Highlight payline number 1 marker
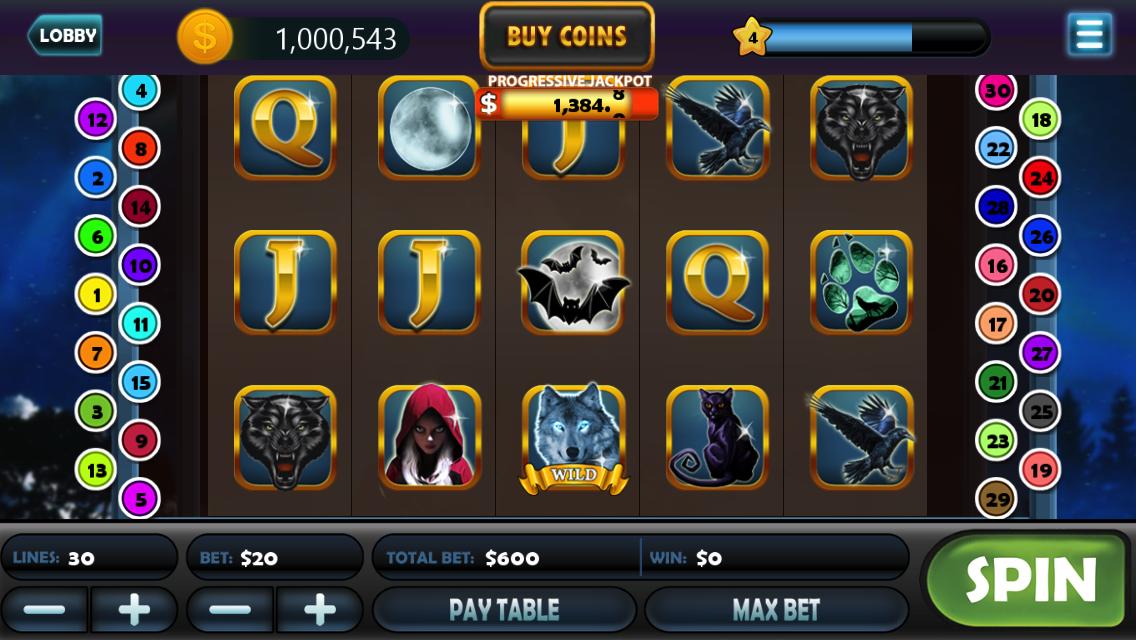Image resolution: width=1136 pixels, height=640 pixels. coord(97,295)
